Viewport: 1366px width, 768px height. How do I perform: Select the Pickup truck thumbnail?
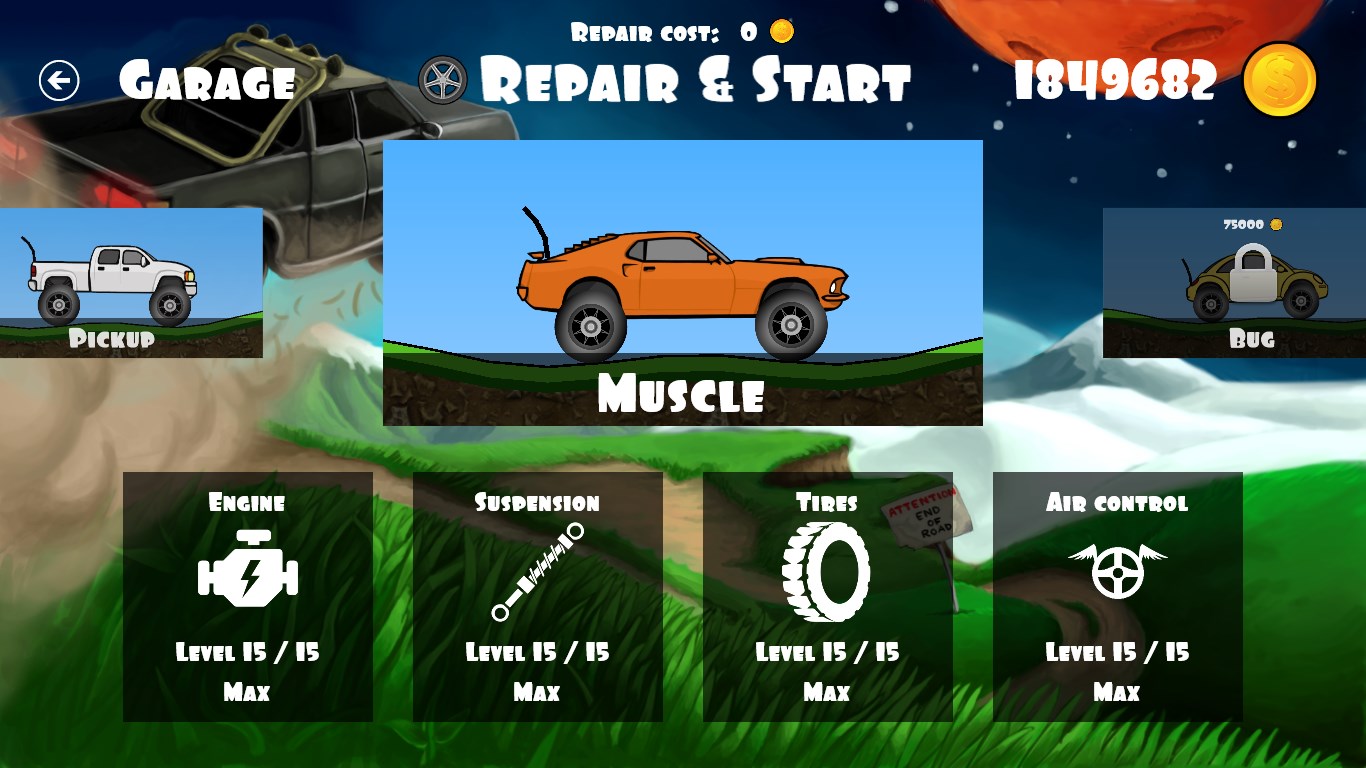(131, 282)
